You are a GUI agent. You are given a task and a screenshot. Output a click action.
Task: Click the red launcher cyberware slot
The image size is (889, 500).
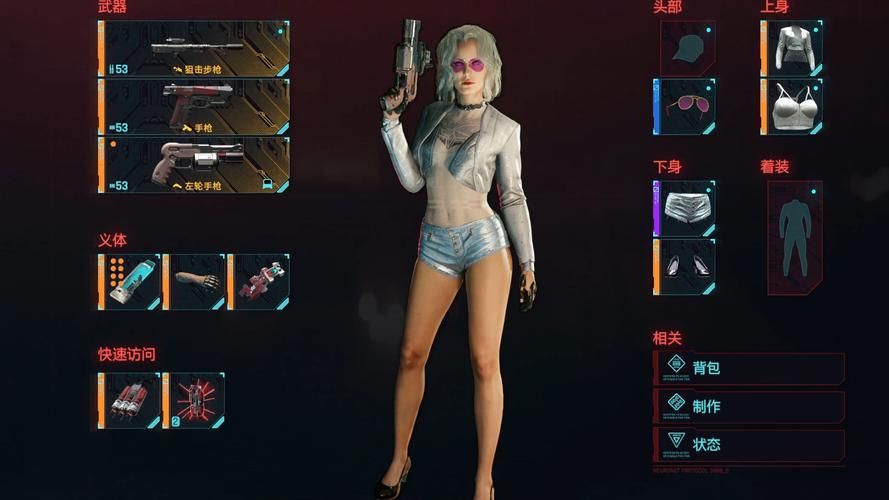(x=259, y=281)
